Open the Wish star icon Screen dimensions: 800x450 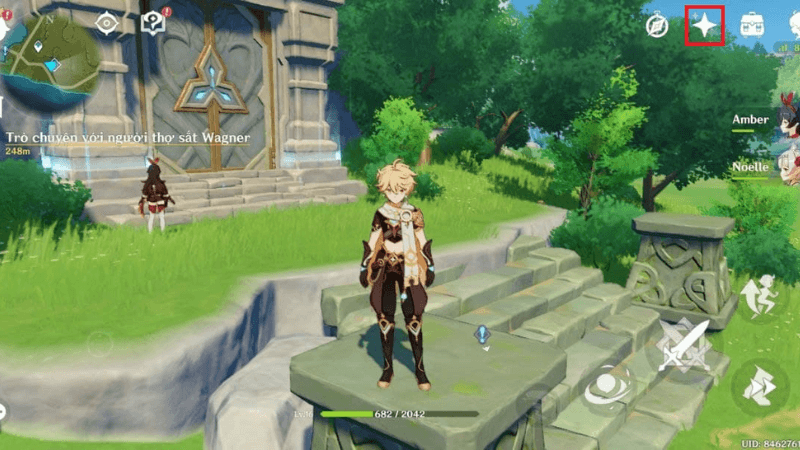point(705,26)
